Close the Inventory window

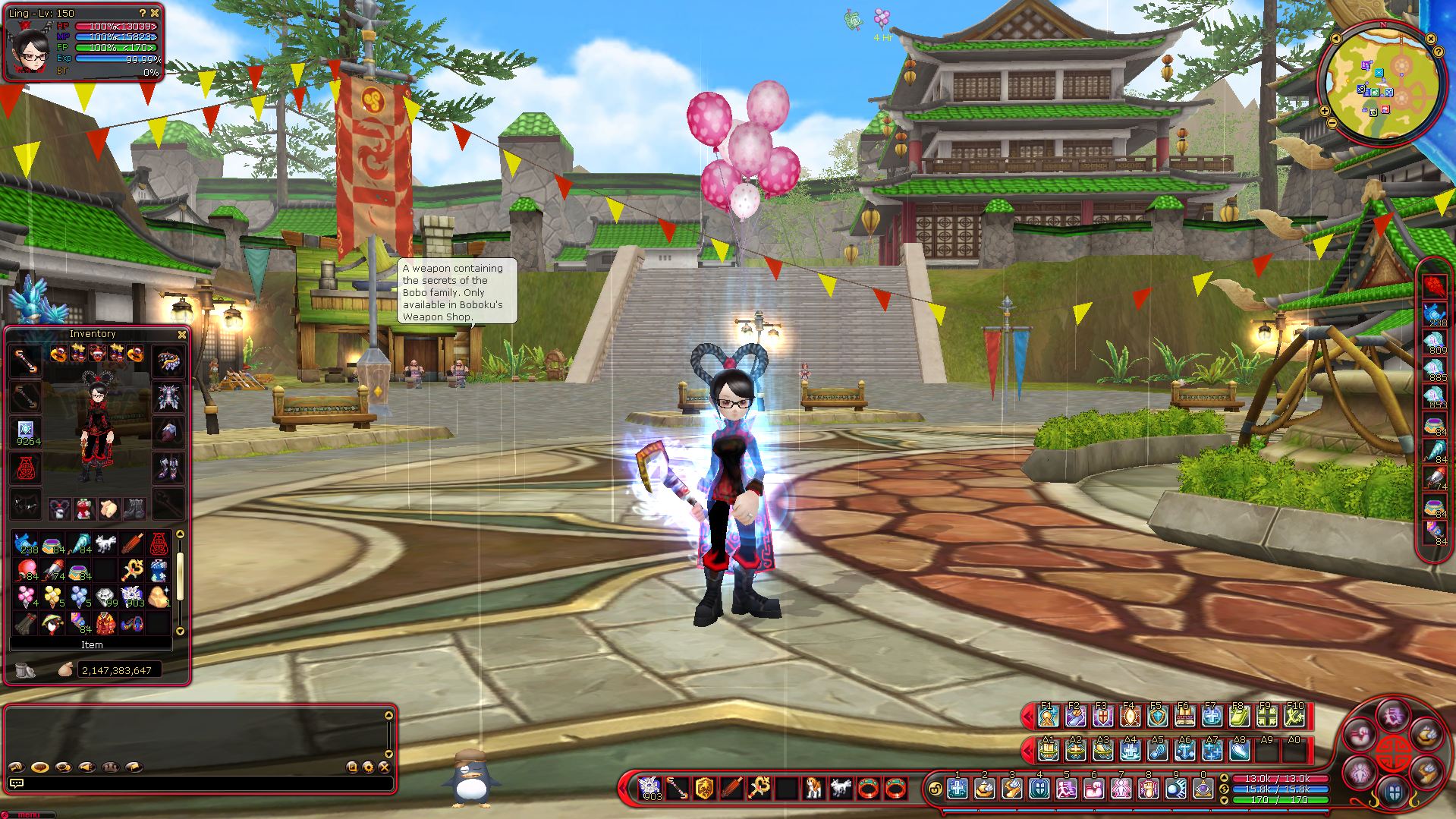182,335
